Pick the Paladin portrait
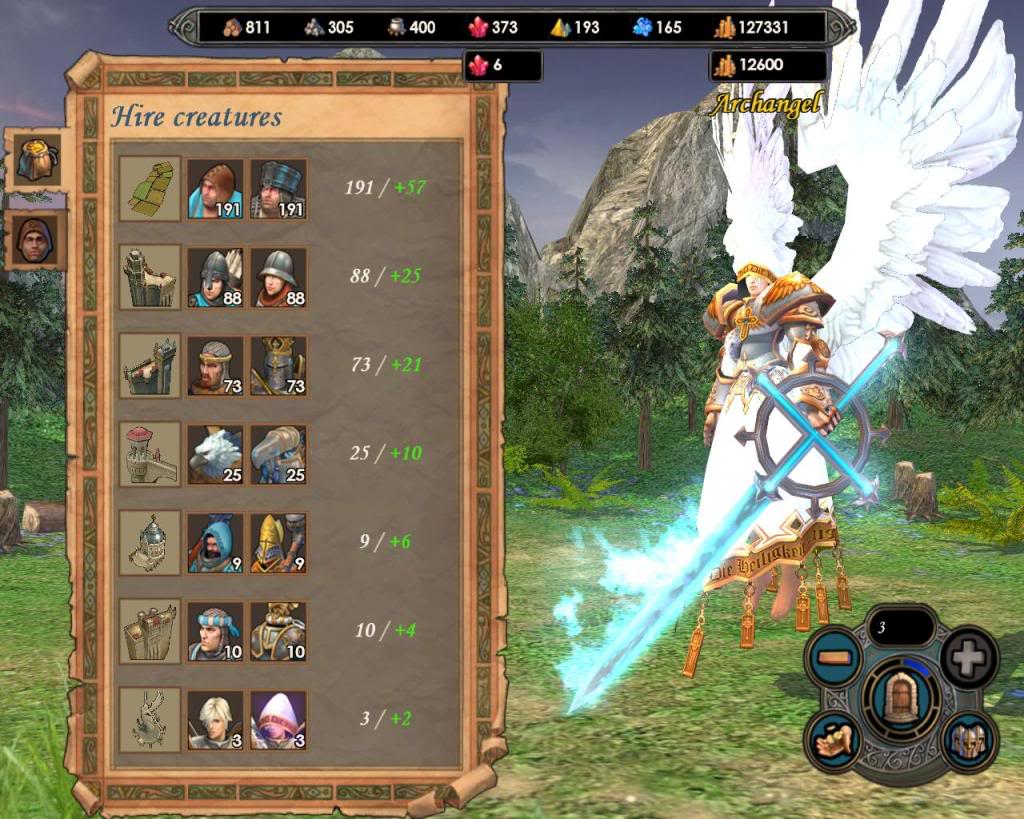This screenshot has height=819, width=1024. 278,630
